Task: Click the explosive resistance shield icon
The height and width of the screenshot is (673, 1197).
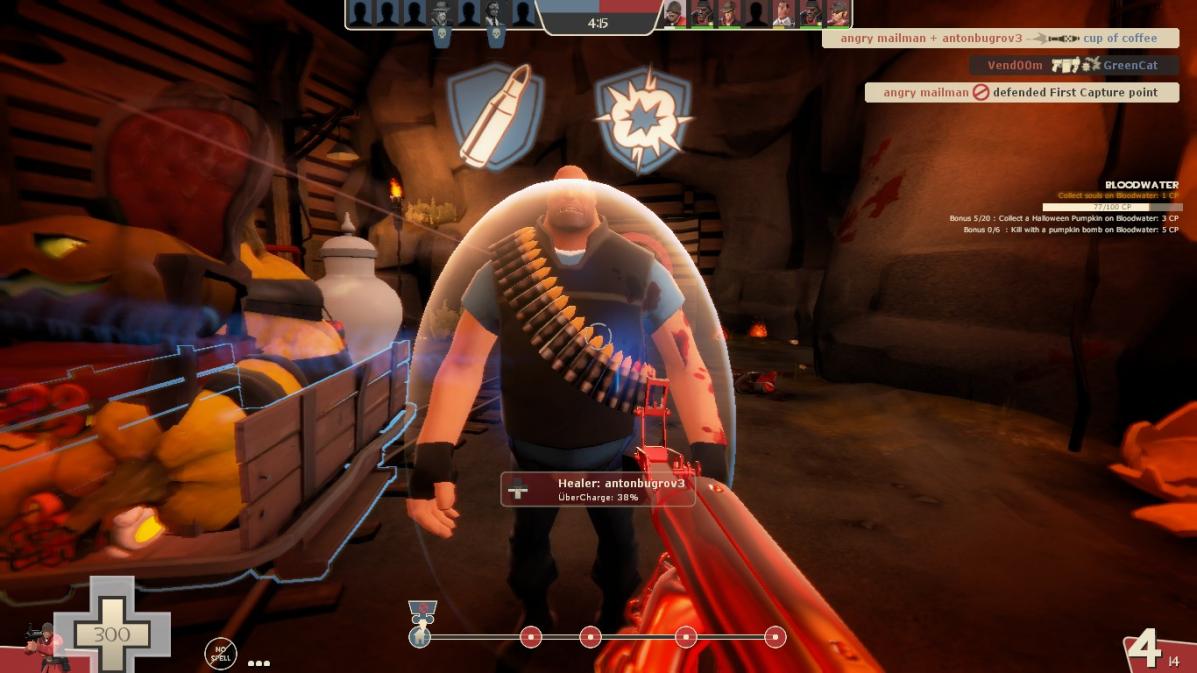Action: pyautogui.click(x=643, y=118)
